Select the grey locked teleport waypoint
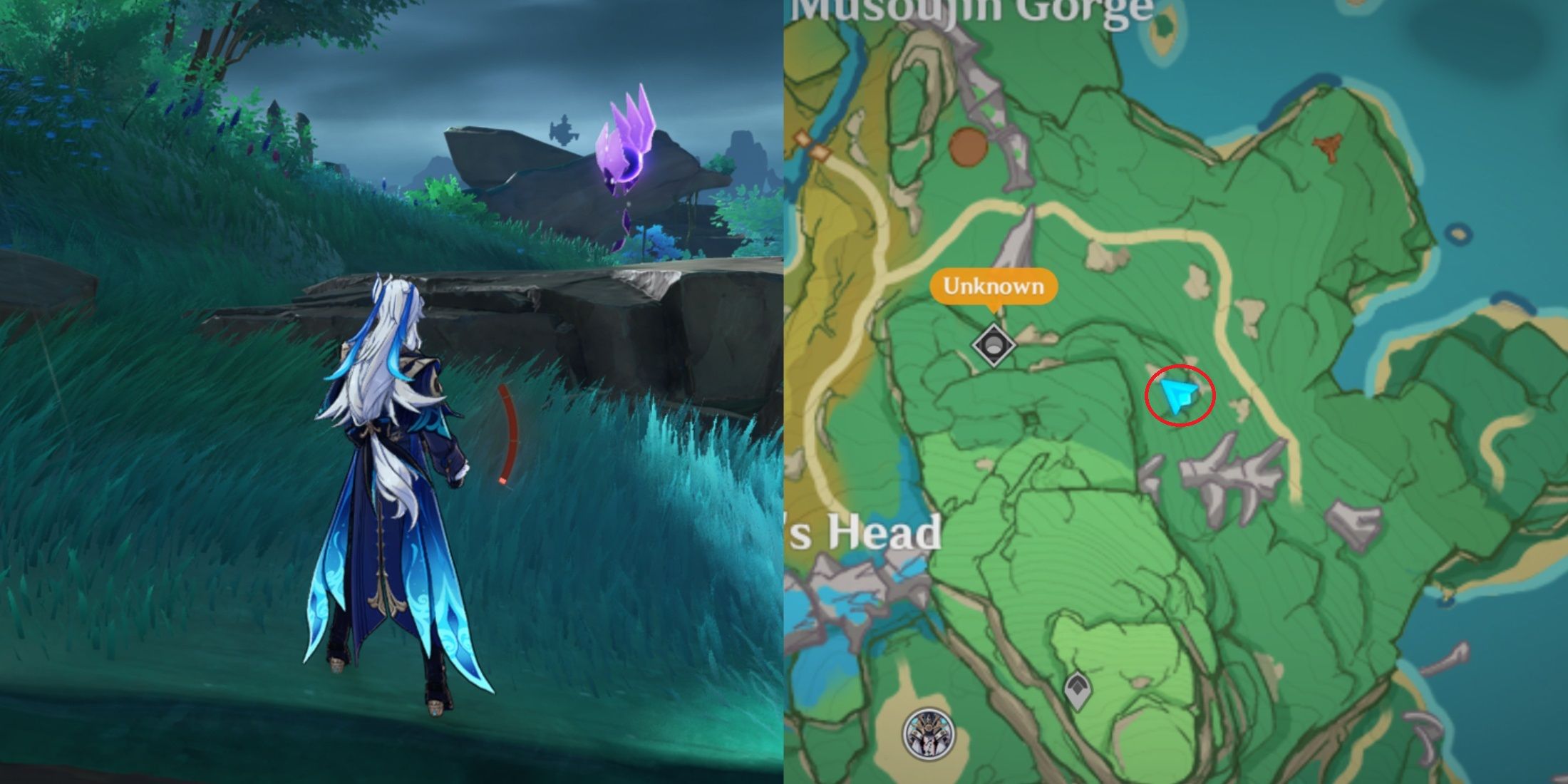The width and height of the screenshot is (1568, 784). (1077, 690)
